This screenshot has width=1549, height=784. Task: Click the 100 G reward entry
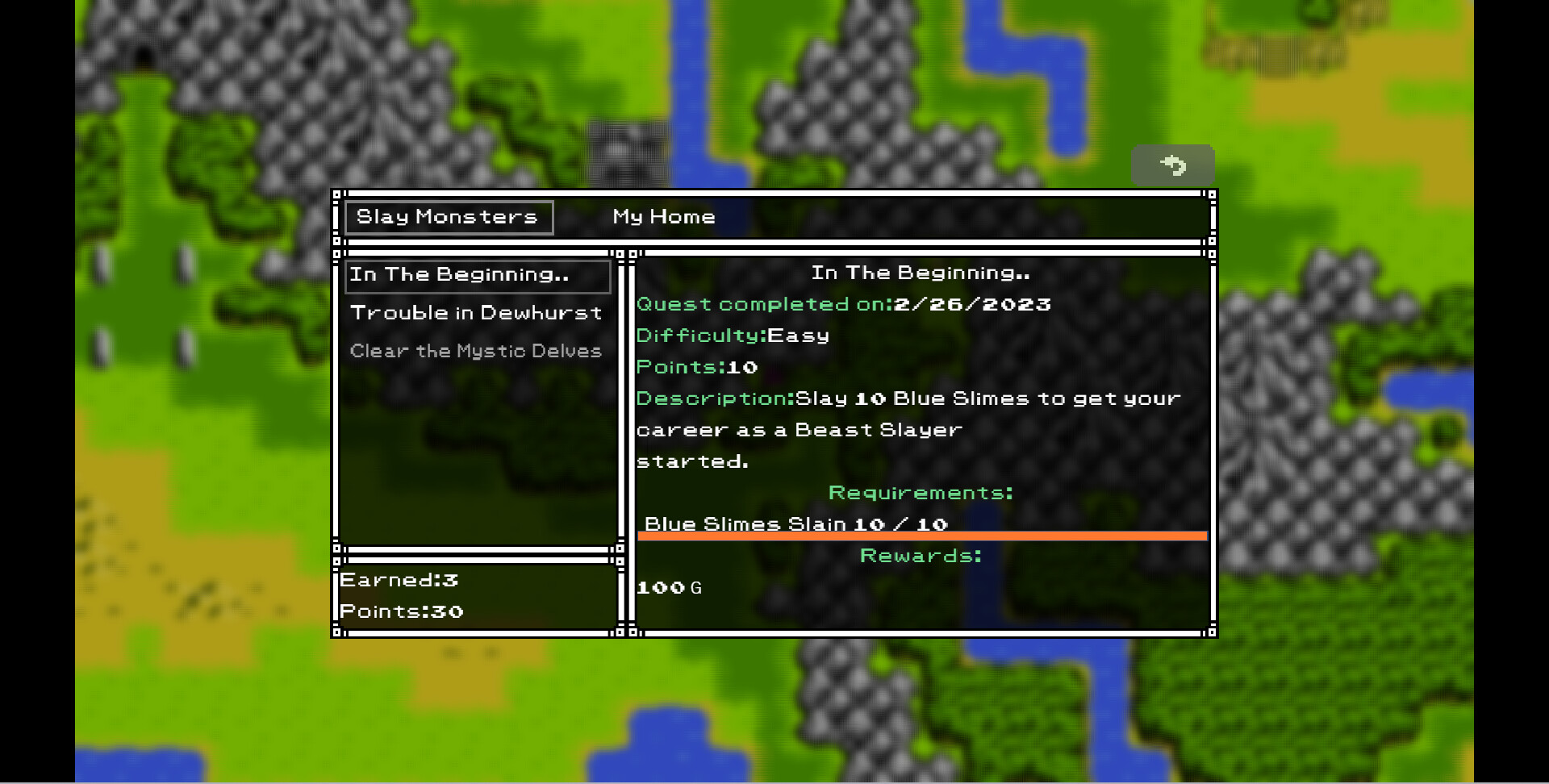[x=669, y=587]
